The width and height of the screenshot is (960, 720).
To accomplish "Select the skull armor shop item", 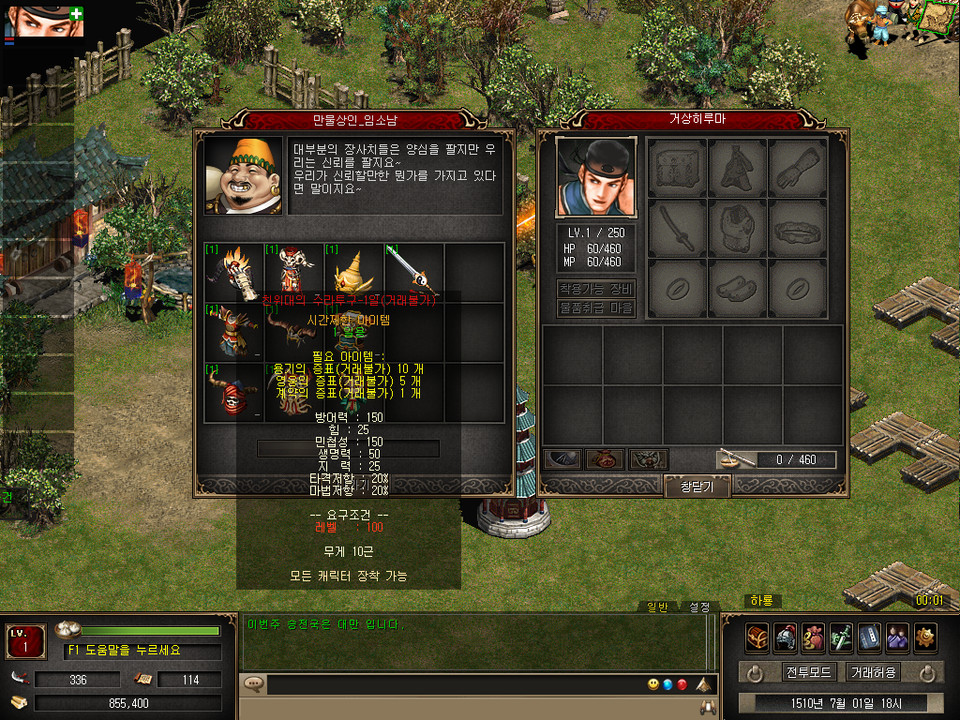I will [x=293, y=270].
